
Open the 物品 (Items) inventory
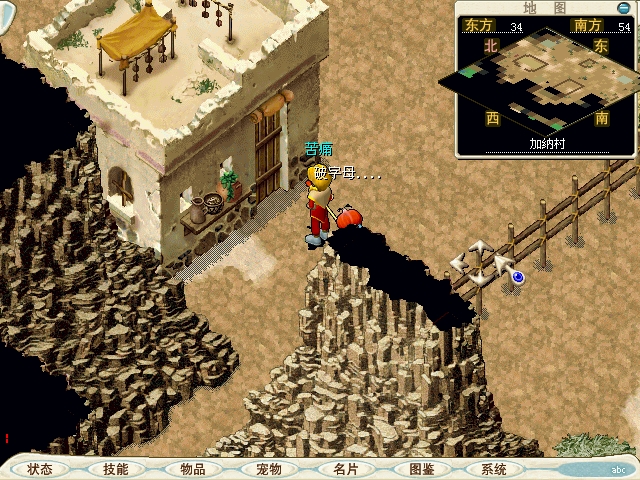pos(192,469)
